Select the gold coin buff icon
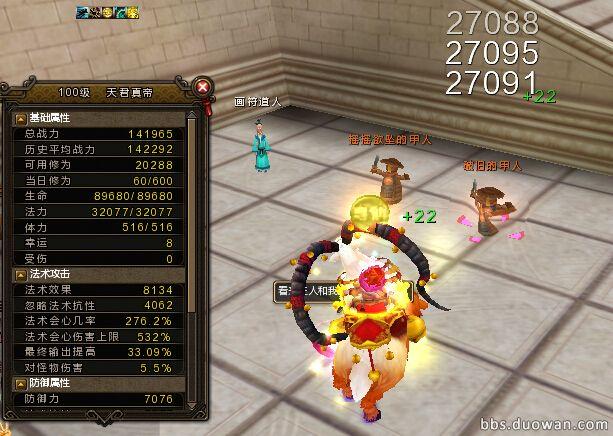Viewport: 613px width, 436px height. tap(108, 12)
